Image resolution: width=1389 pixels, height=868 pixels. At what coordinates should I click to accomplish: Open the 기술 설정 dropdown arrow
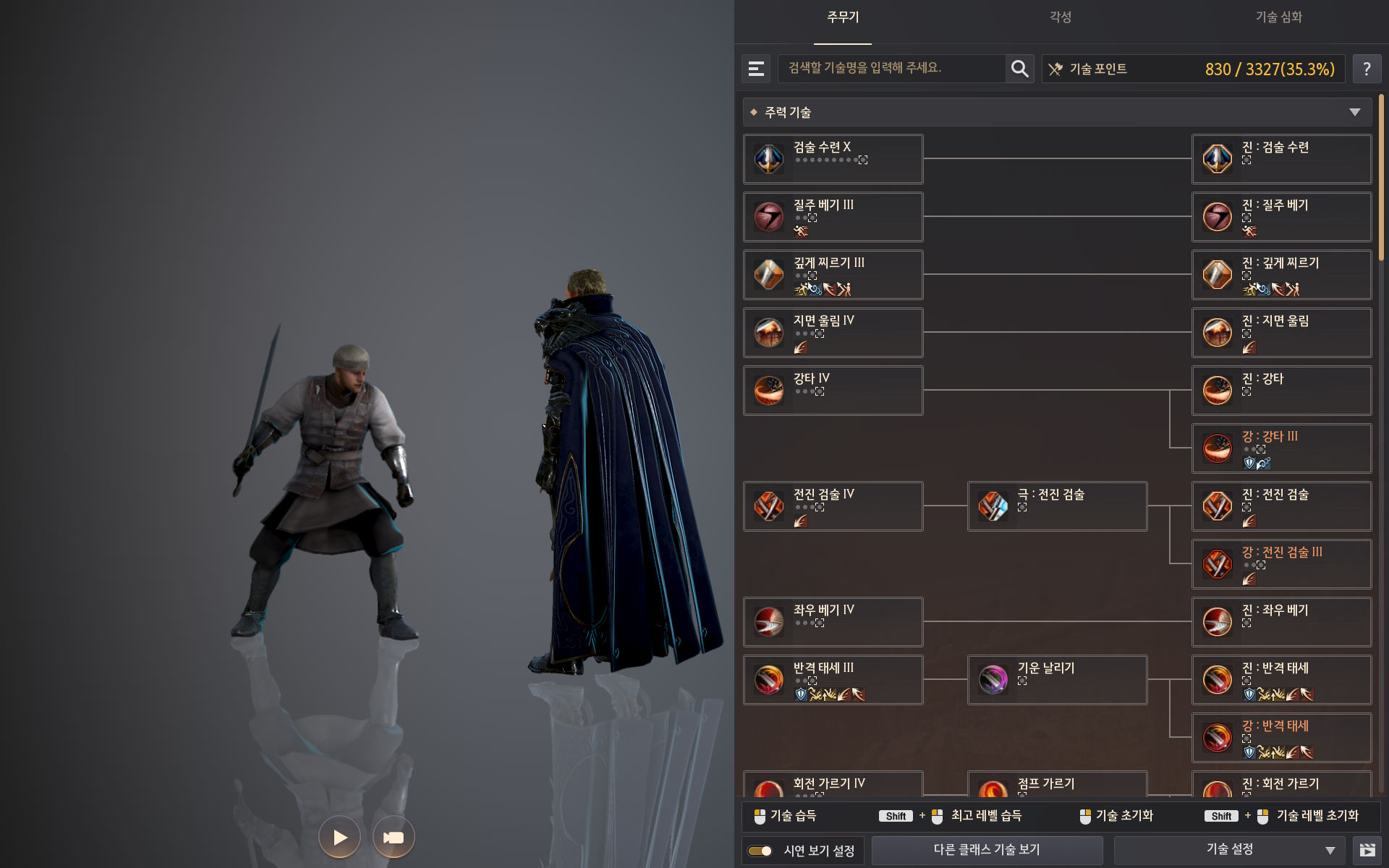tap(1328, 849)
